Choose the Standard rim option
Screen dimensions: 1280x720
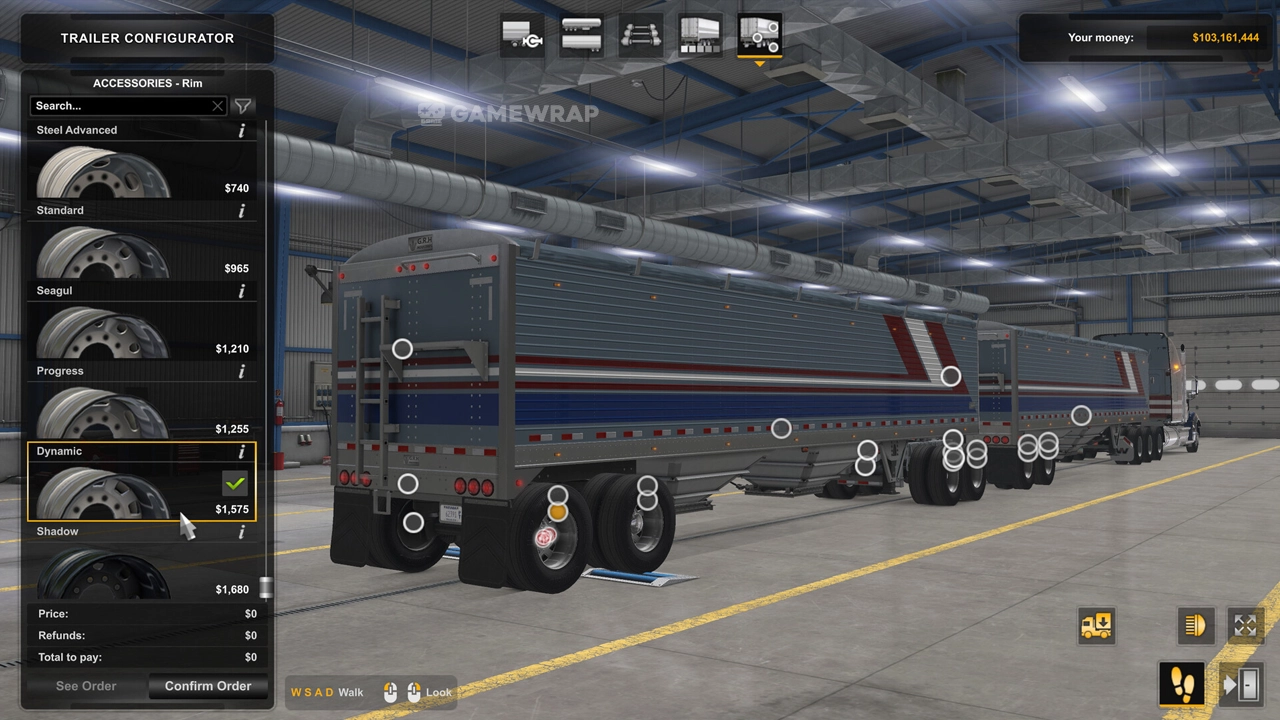click(x=140, y=250)
